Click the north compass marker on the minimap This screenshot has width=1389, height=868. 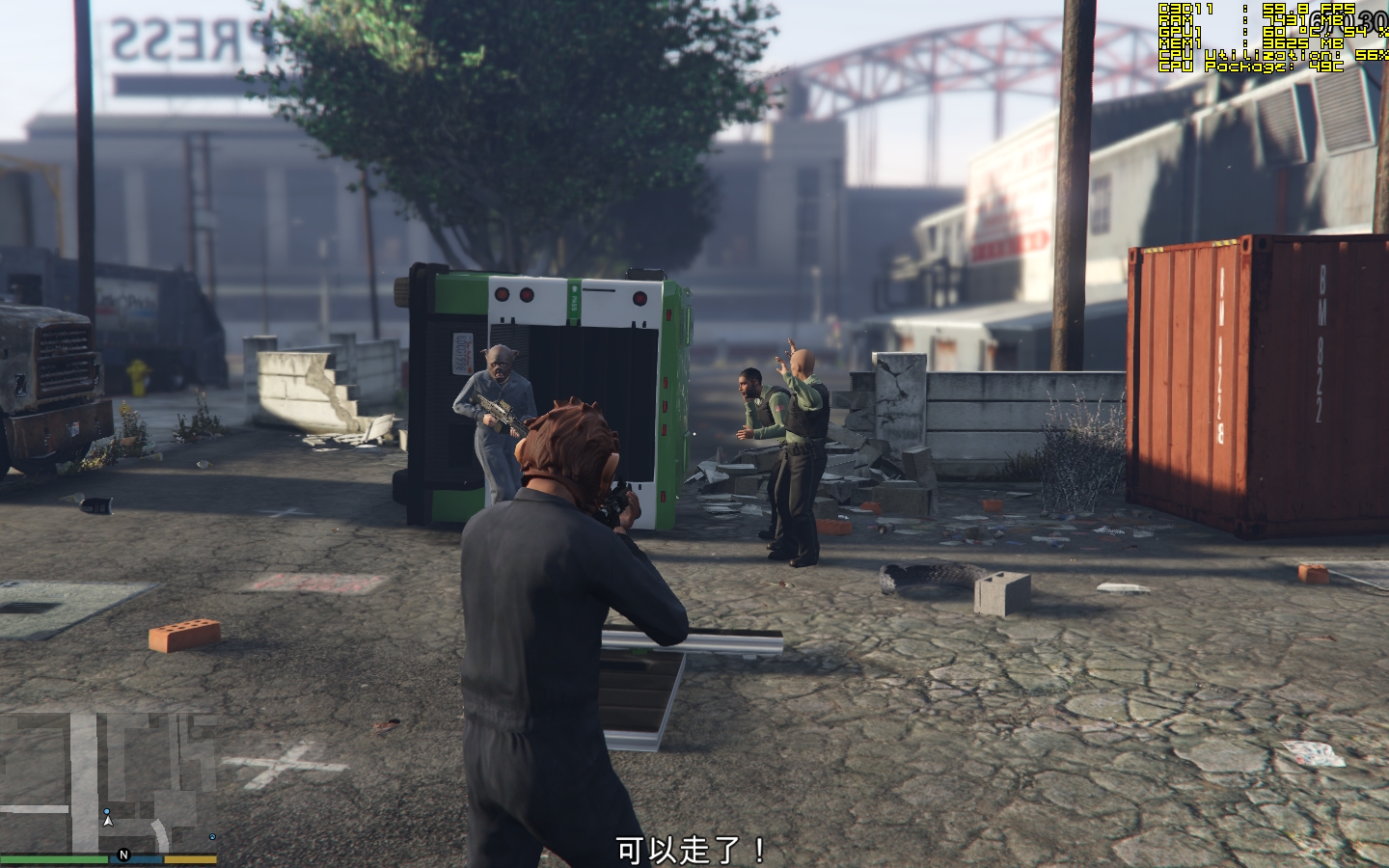[x=123, y=854]
